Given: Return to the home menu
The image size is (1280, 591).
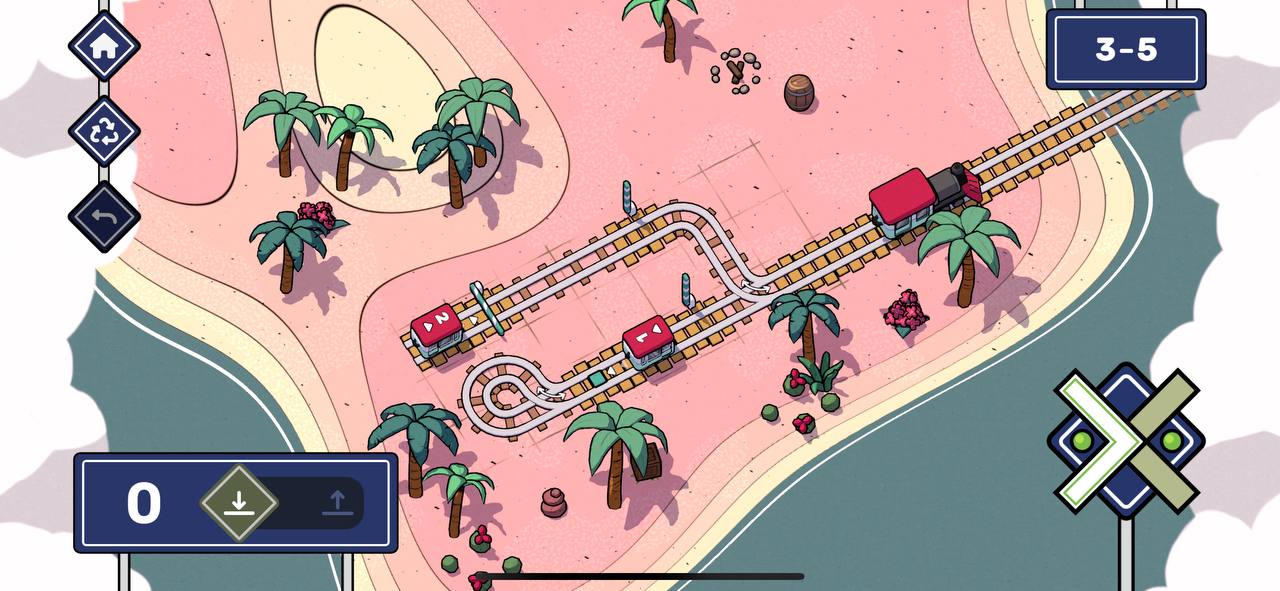Looking at the screenshot, I should click(103, 45).
